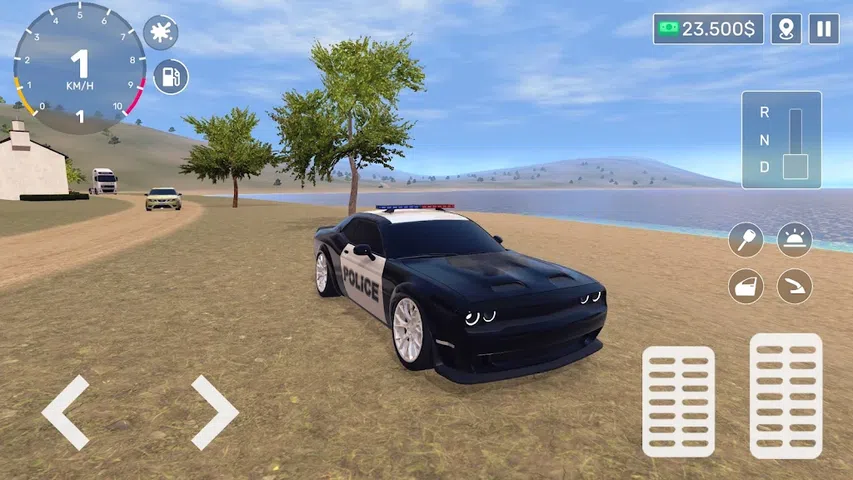
Task: Tap the brake pedal
Action: tap(678, 401)
